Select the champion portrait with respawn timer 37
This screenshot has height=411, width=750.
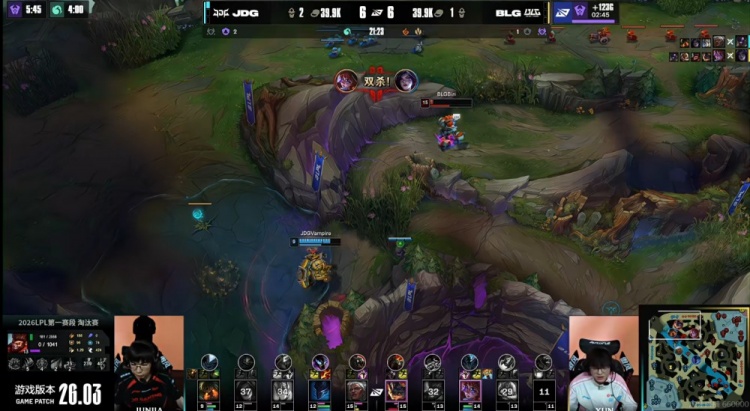pos(246,391)
